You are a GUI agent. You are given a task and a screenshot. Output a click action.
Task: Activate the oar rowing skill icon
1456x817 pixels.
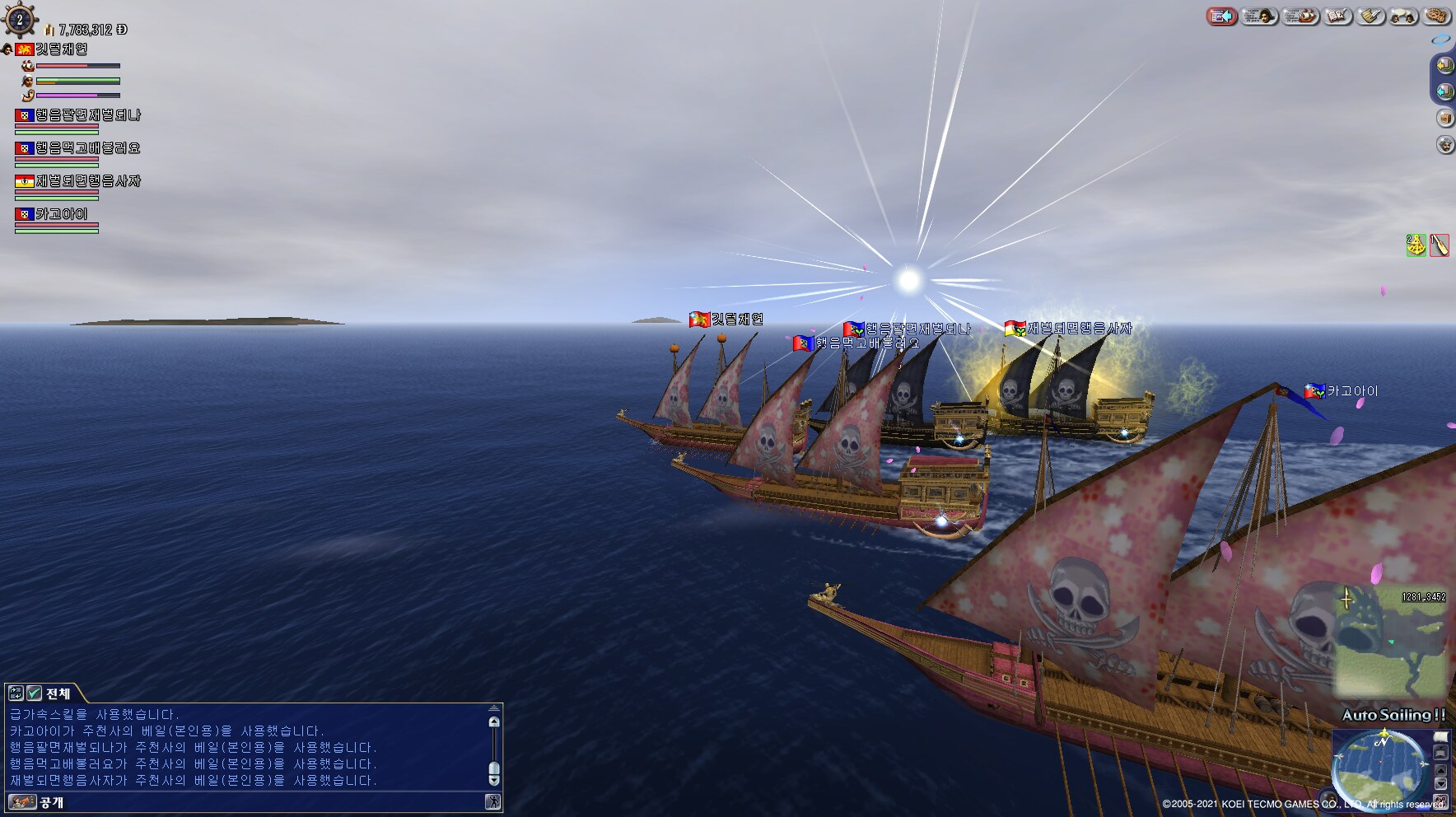pyautogui.click(x=1439, y=245)
